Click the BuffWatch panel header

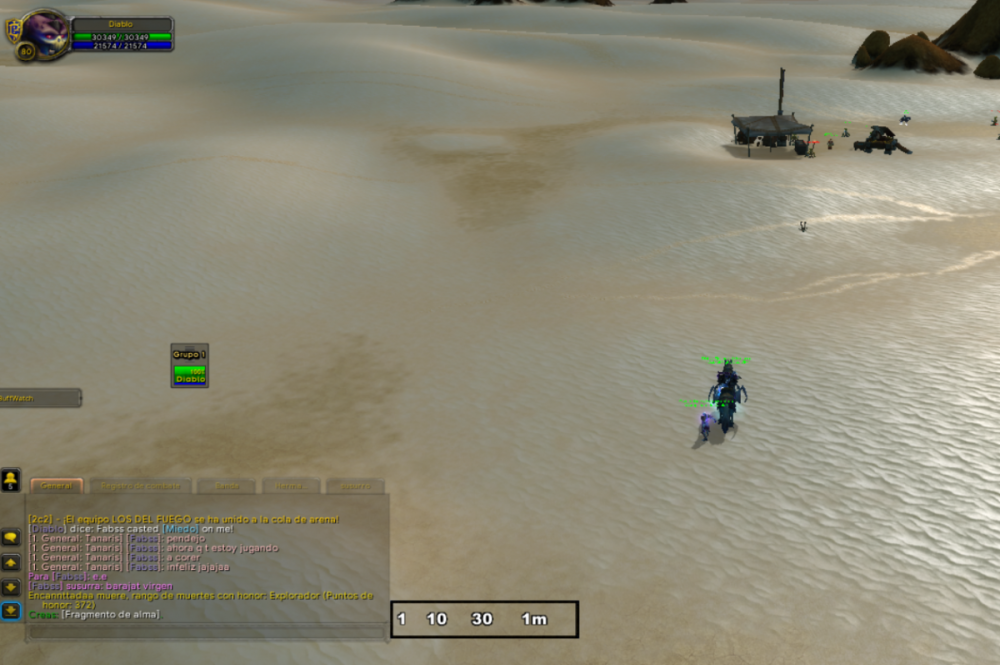(40, 397)
